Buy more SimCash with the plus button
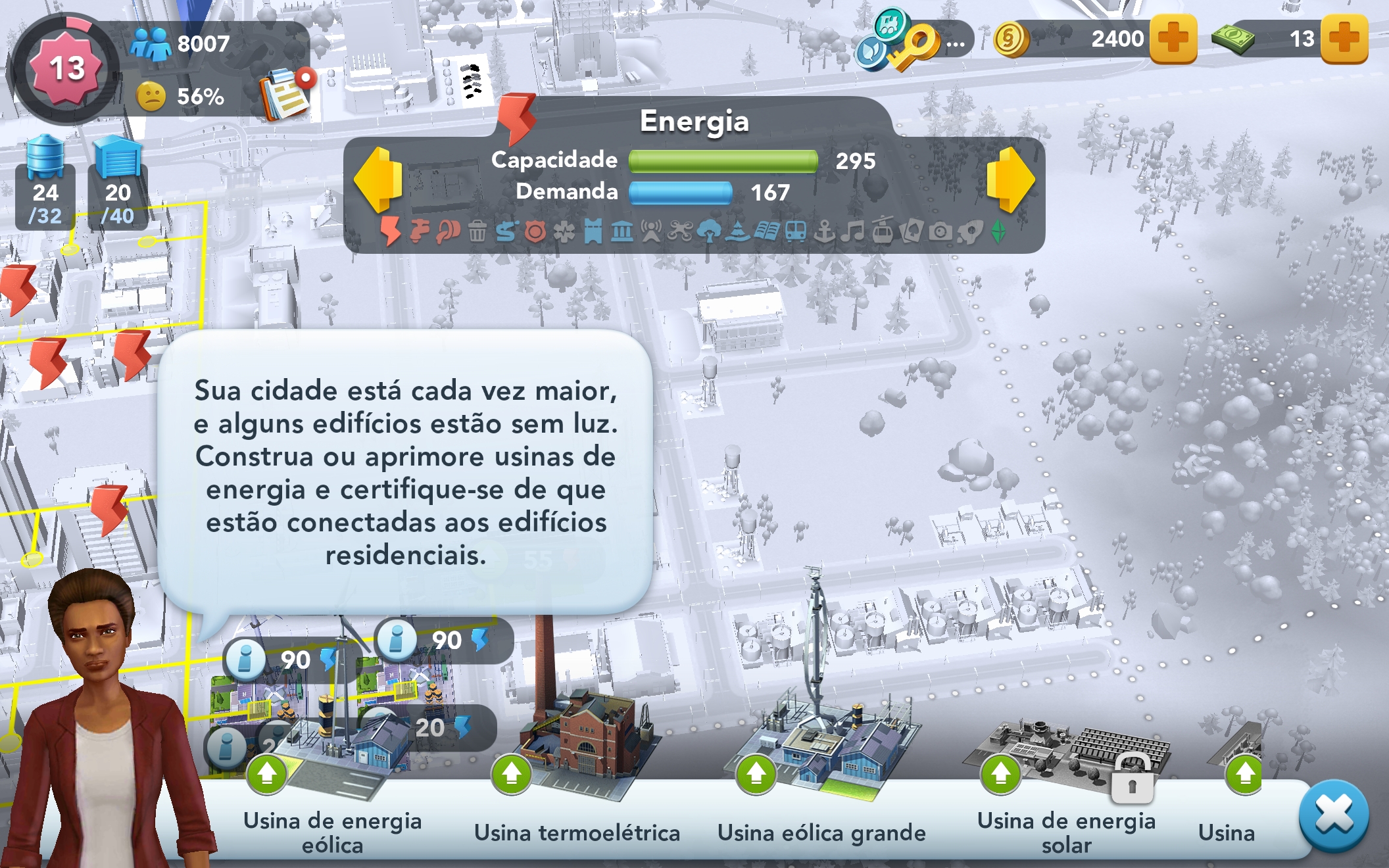This screenshot has height=868, width=1389. (1344, 39)
